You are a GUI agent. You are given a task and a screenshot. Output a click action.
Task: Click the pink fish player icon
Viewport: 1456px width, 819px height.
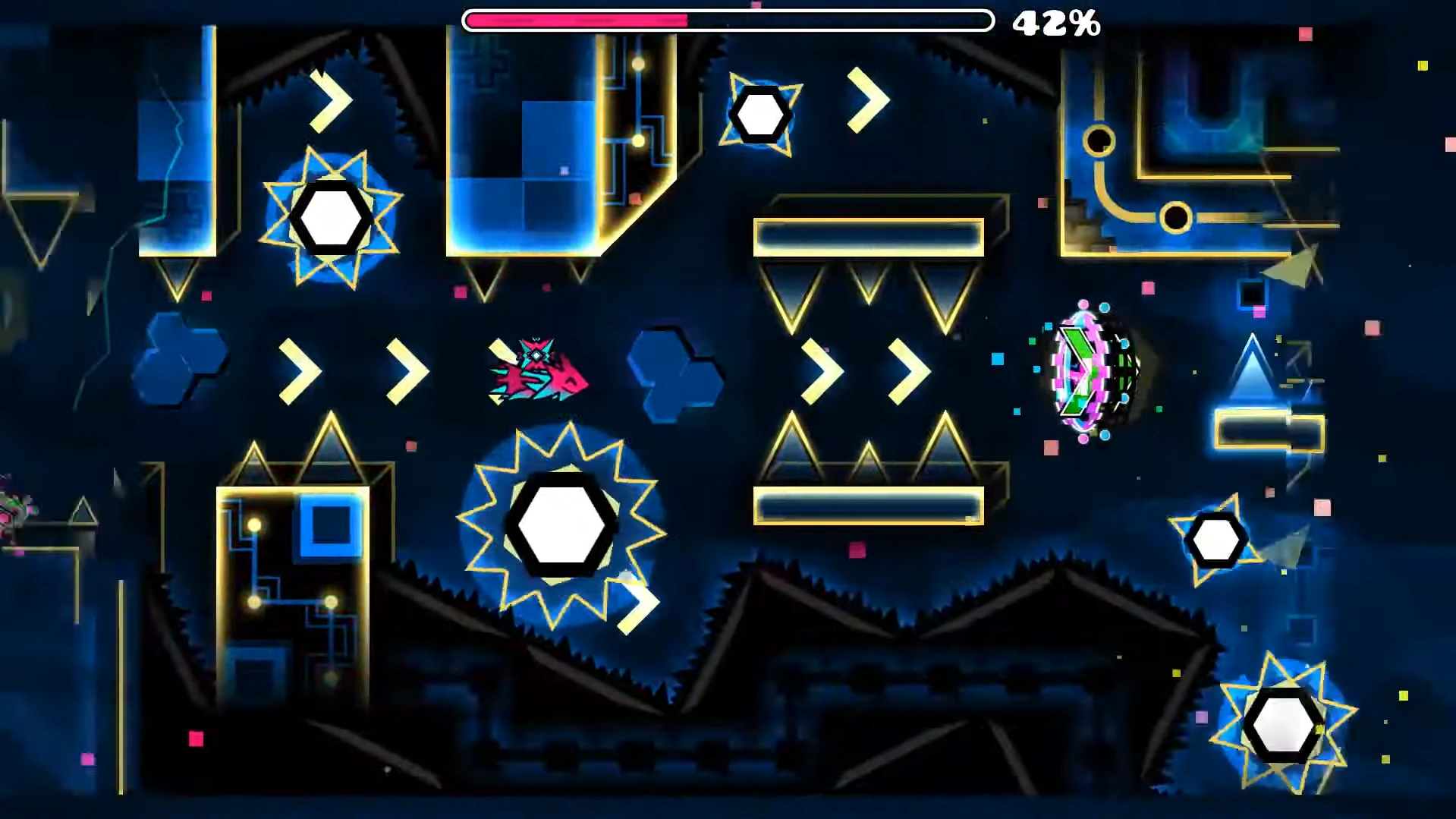540,368
